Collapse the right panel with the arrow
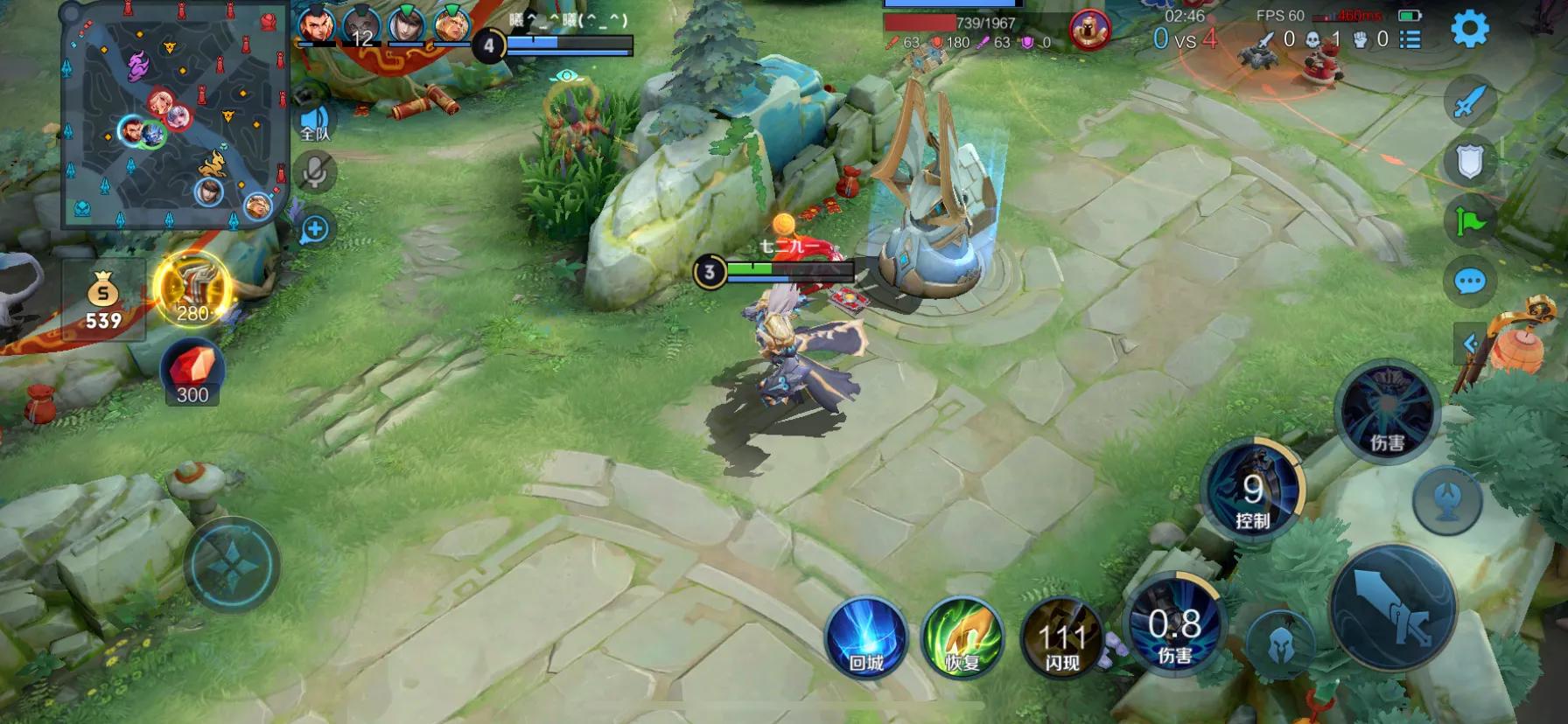Viewport: 1568px width, 724px height. (1472, 341)
